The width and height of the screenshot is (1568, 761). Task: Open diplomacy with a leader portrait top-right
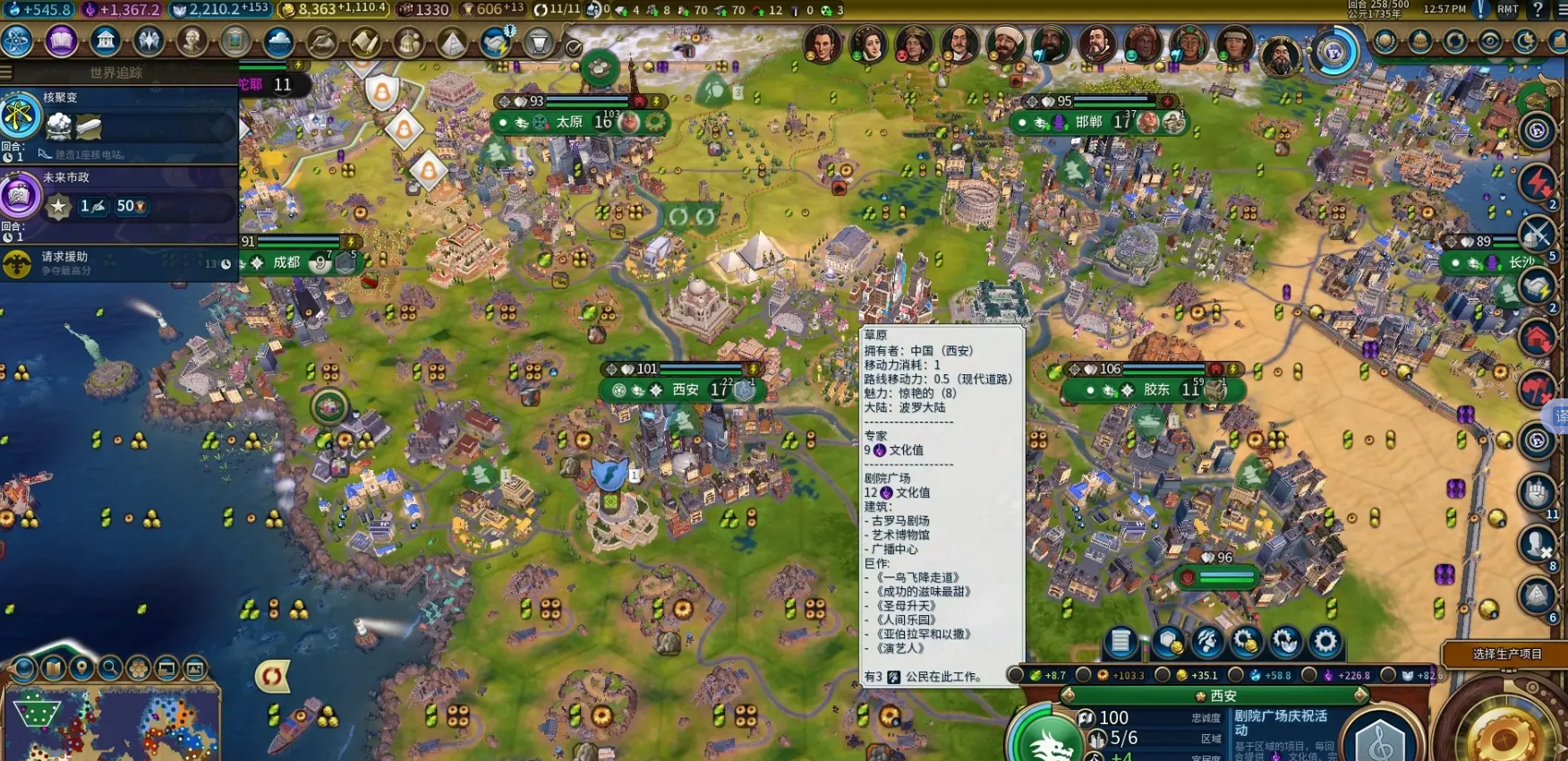pyautogui.click(x=823, y=42)
